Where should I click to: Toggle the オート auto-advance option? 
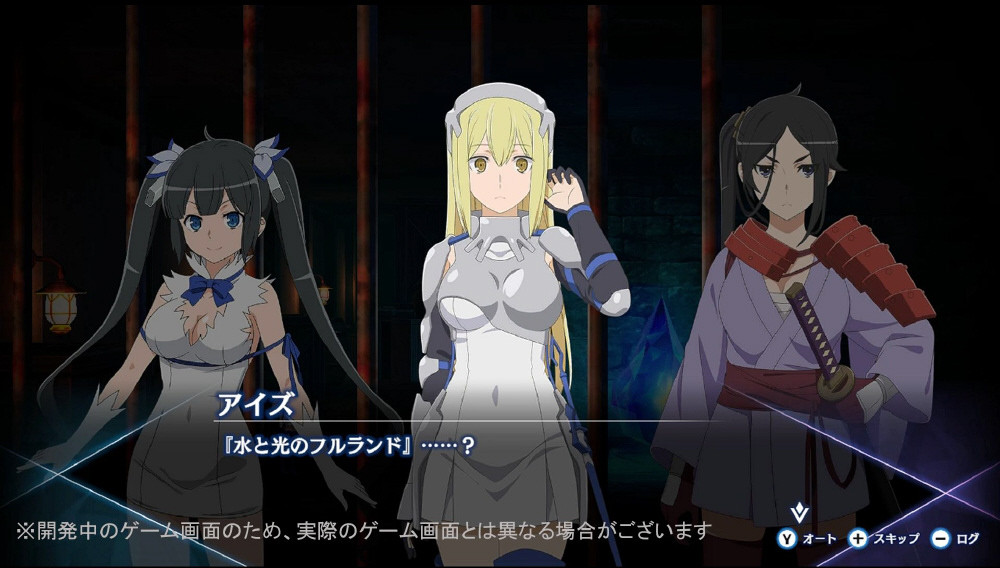coord(808,539)
